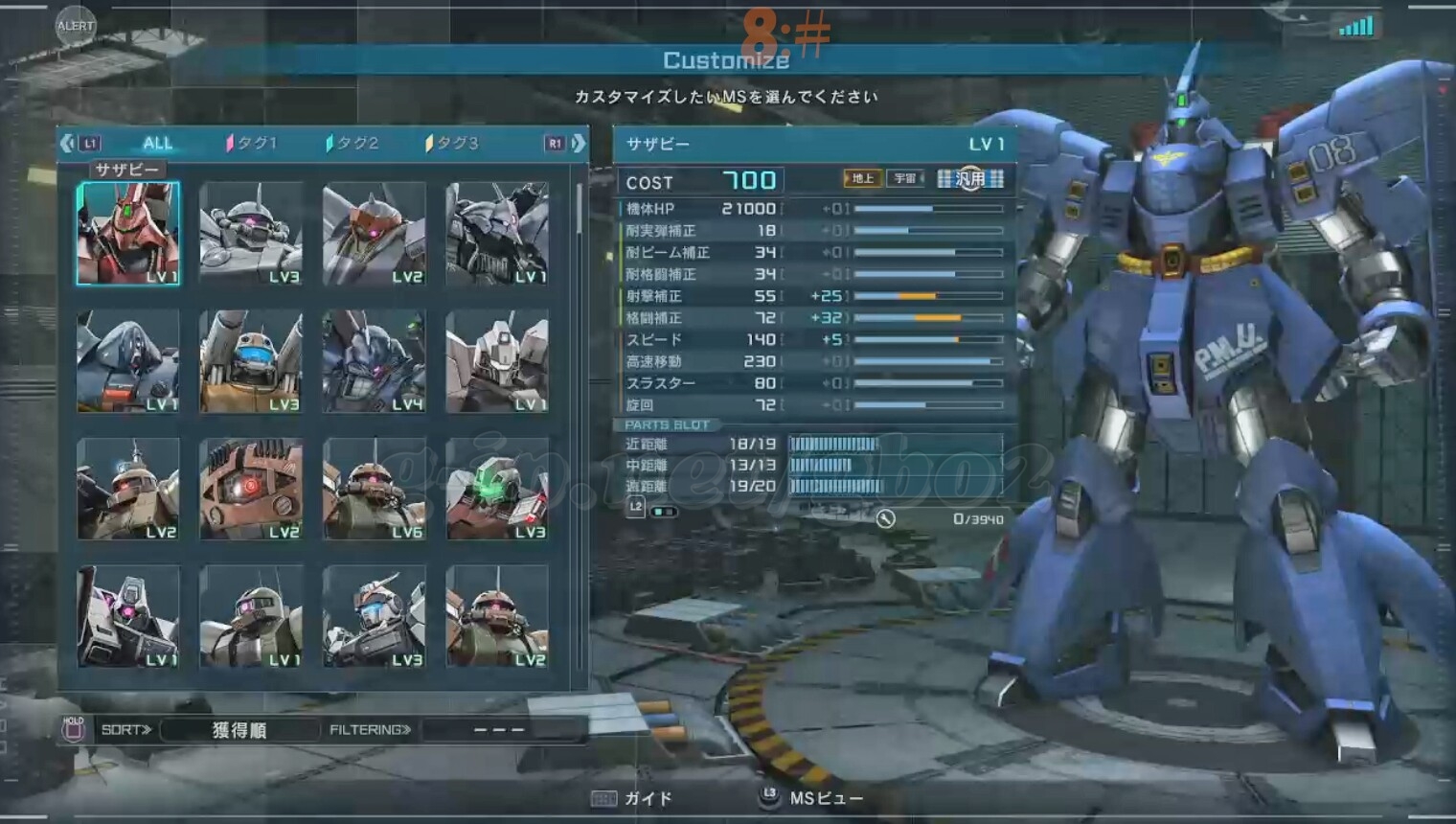Go to next tab with right arrow
The width and height of the screenshot is (1456, 824).
coord(579,144)
